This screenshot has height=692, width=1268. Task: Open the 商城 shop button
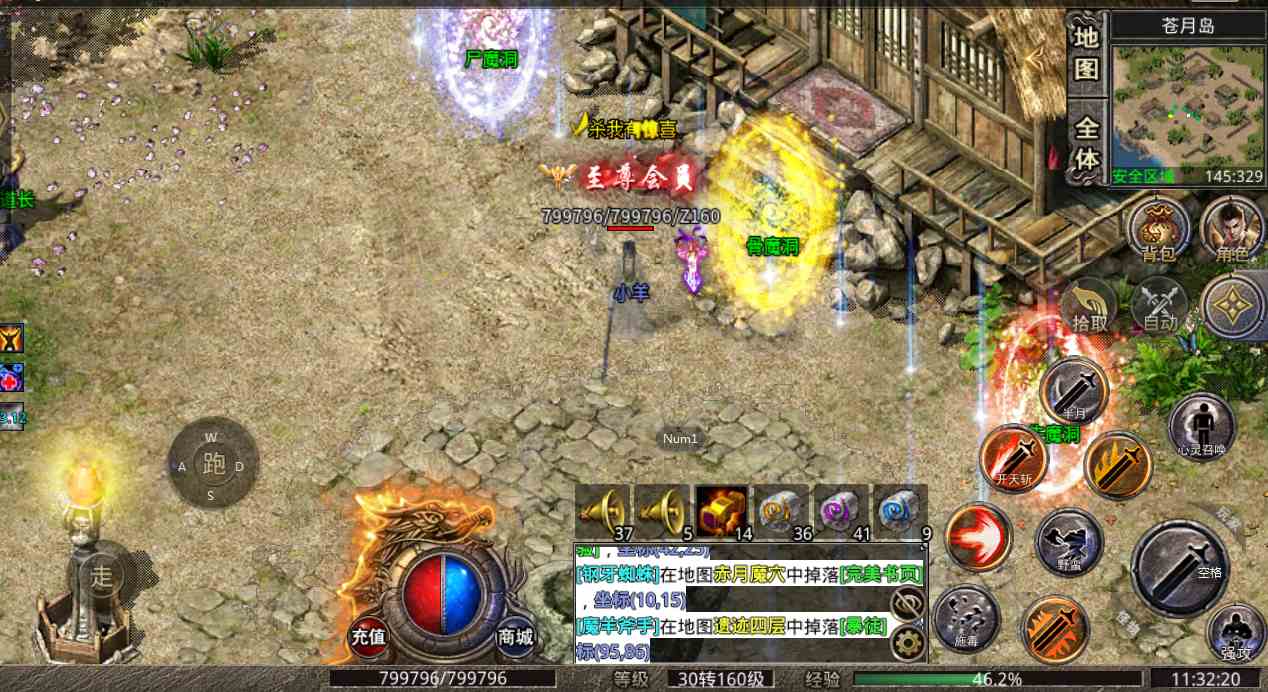pos(515,635)
